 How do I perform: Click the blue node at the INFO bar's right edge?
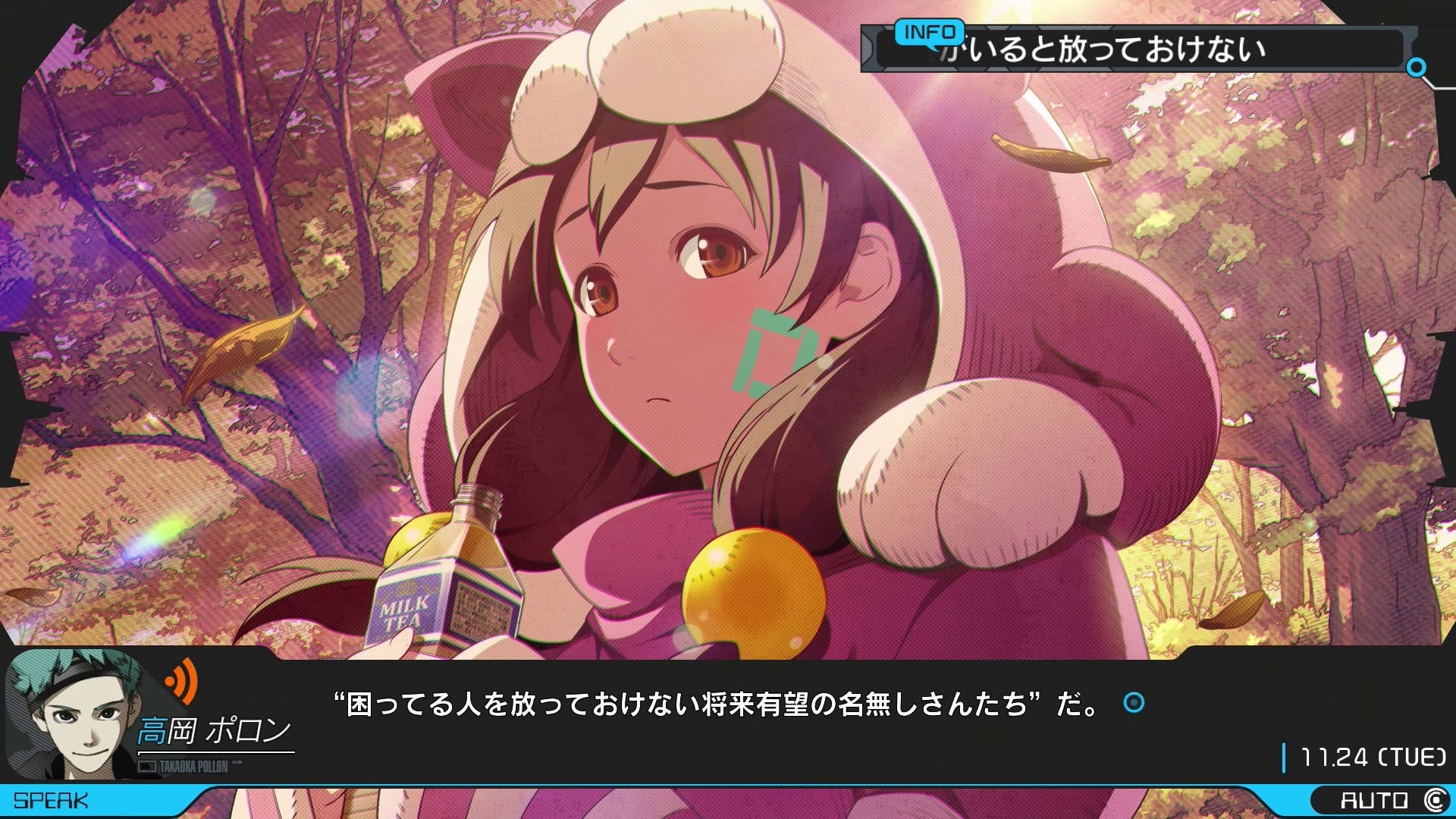[x=1416, y=67]
